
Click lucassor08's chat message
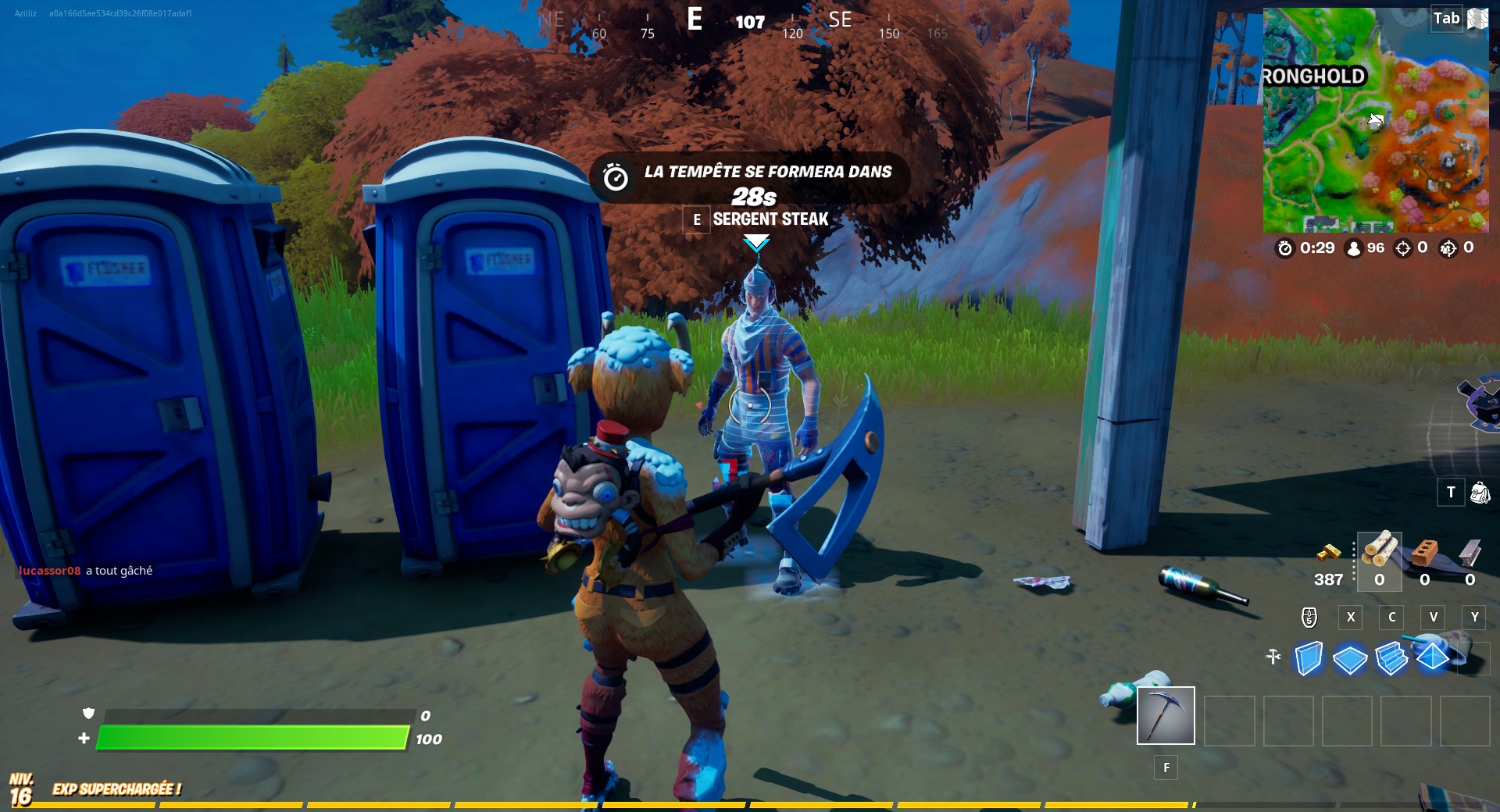pyautogui.click(x=86, y=571)
